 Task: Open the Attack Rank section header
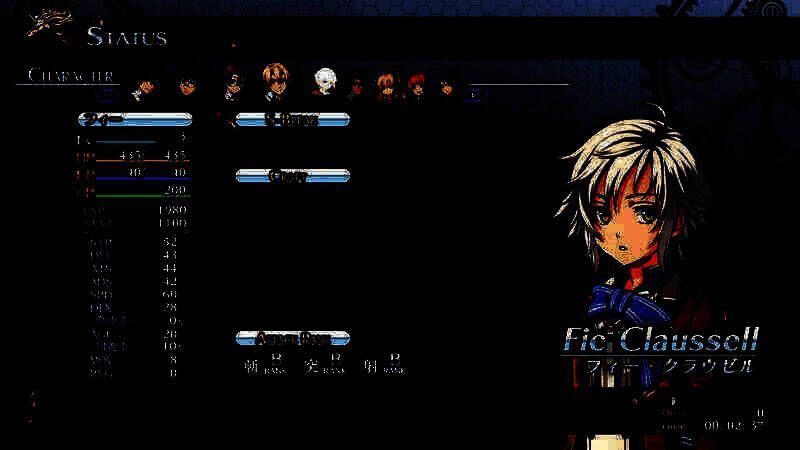(292, 337)
